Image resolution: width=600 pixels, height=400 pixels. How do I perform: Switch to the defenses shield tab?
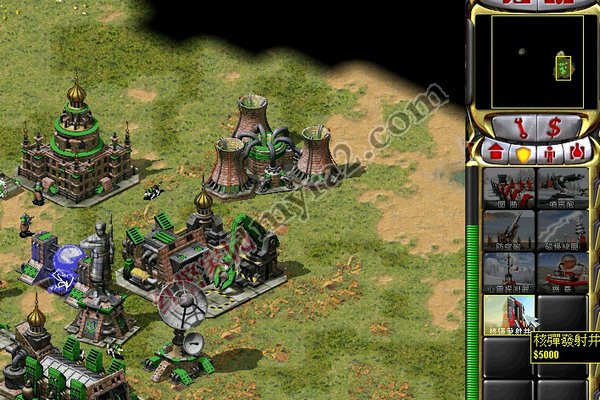click(522, 153)
